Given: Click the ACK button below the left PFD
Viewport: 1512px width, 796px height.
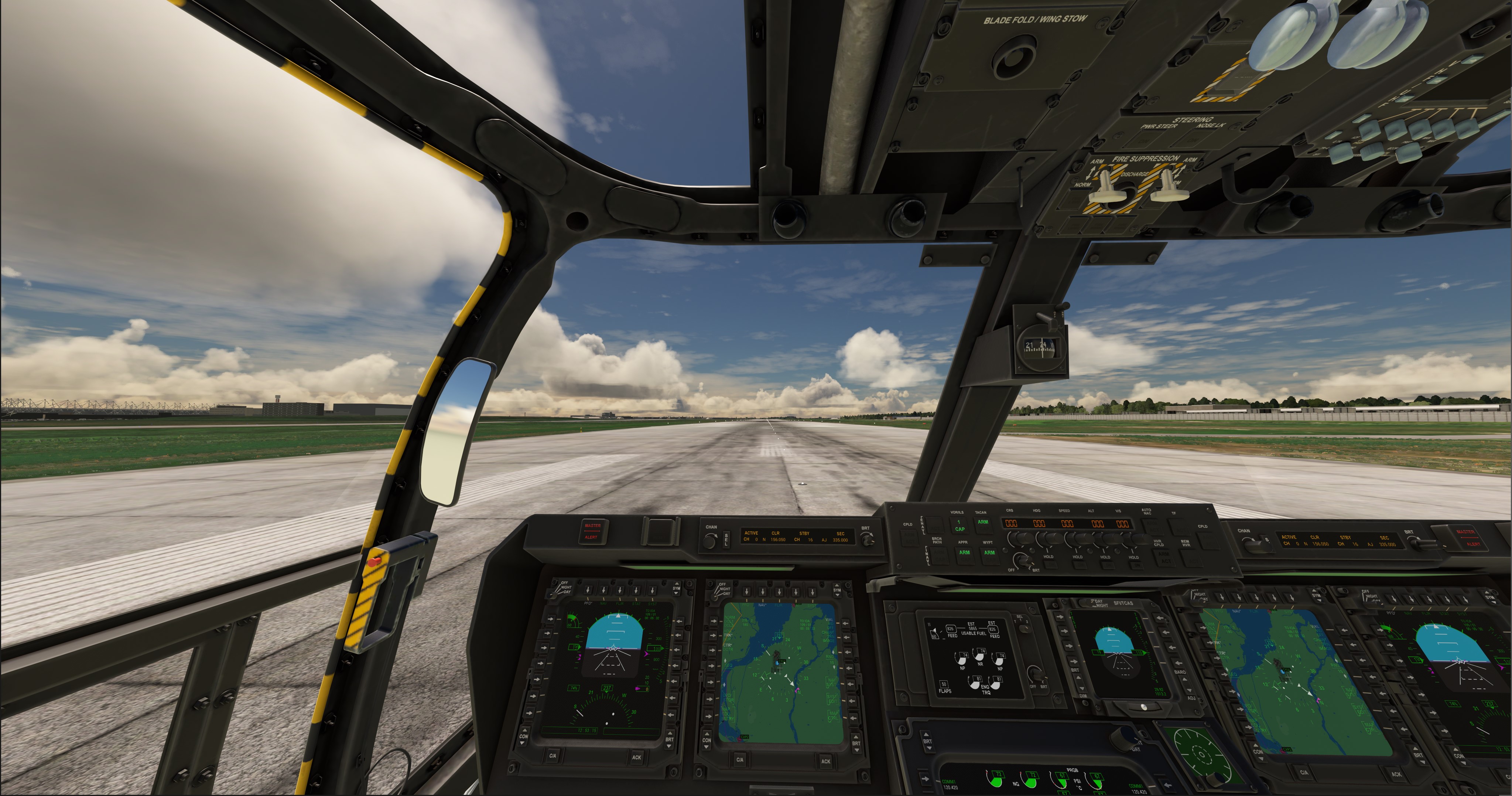Looking at the screenshot, I should [636, 757].
